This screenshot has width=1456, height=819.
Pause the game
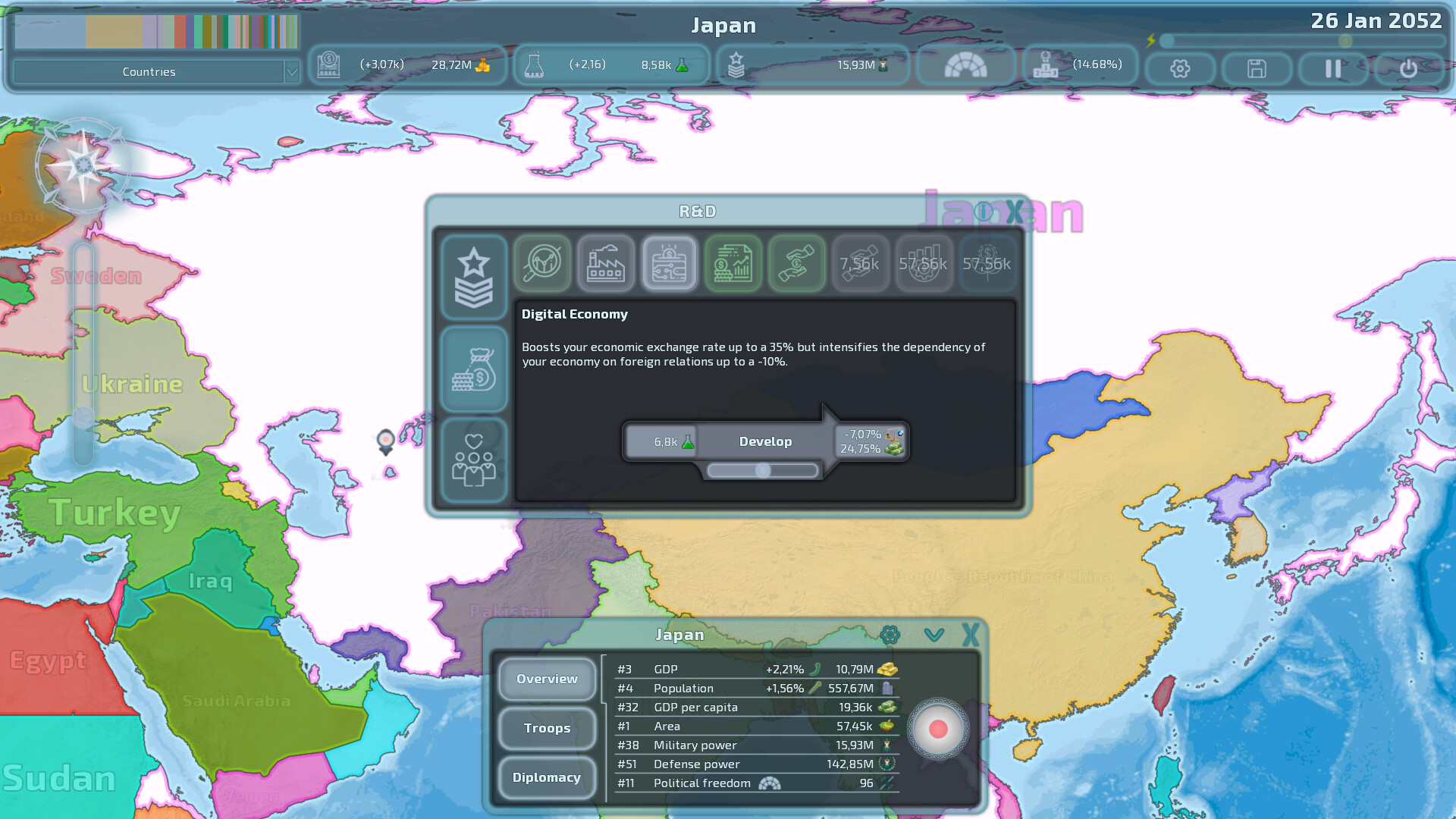1332,68
